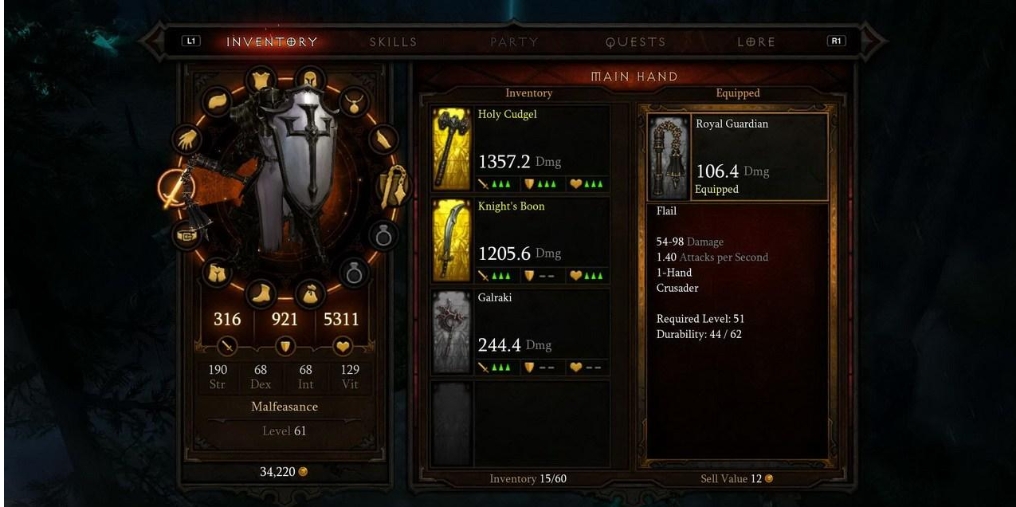Open the shoulders equipment slot

pyautogui.click(x=218, y=100)
